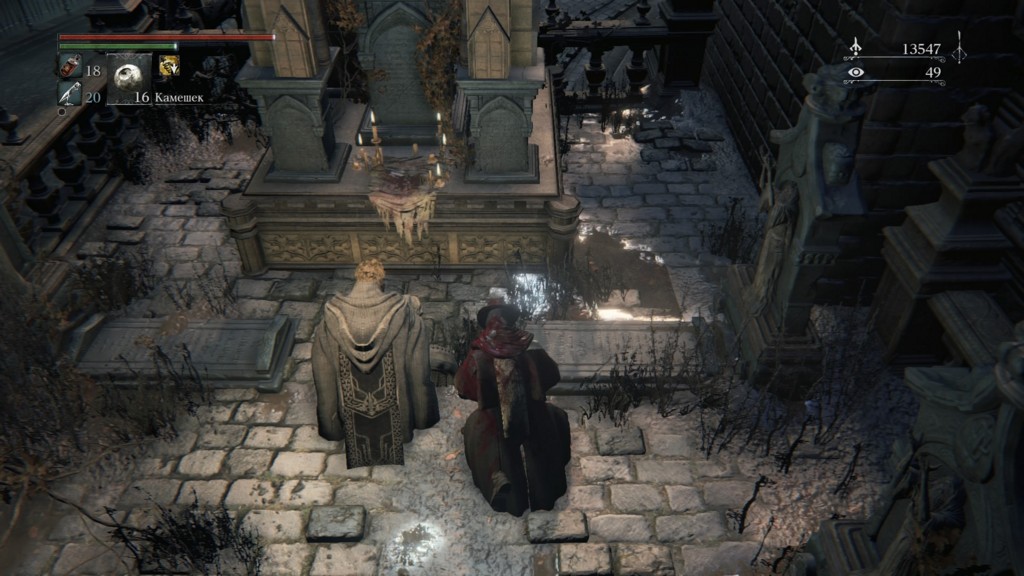Click the yellow status effect icon
The width and height of the screenshot is (1024, 576).
coord(168,67)
